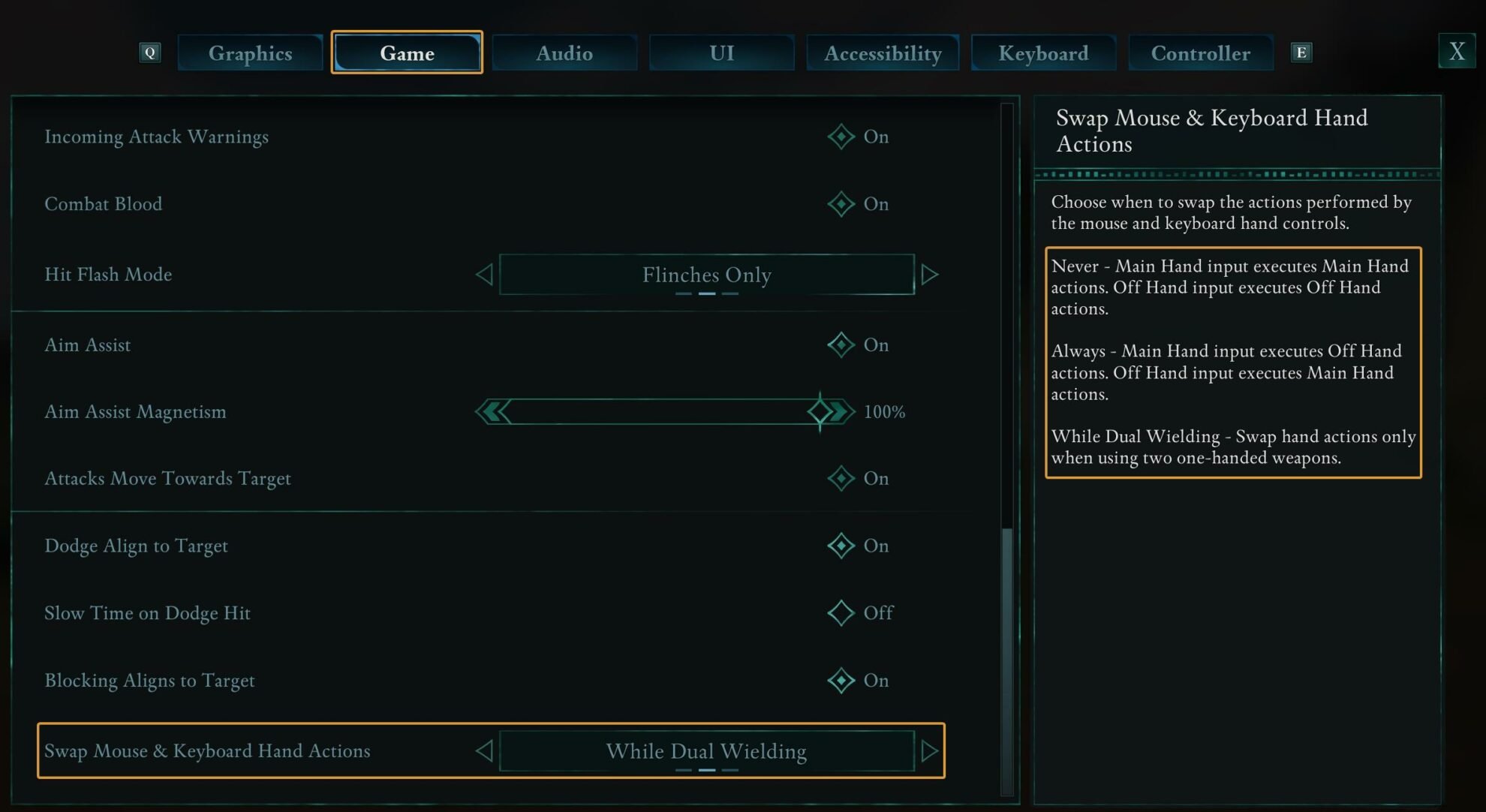Click the Flinches Only selector
This screenshot has width=1486, height=812.
coord(705,275)
